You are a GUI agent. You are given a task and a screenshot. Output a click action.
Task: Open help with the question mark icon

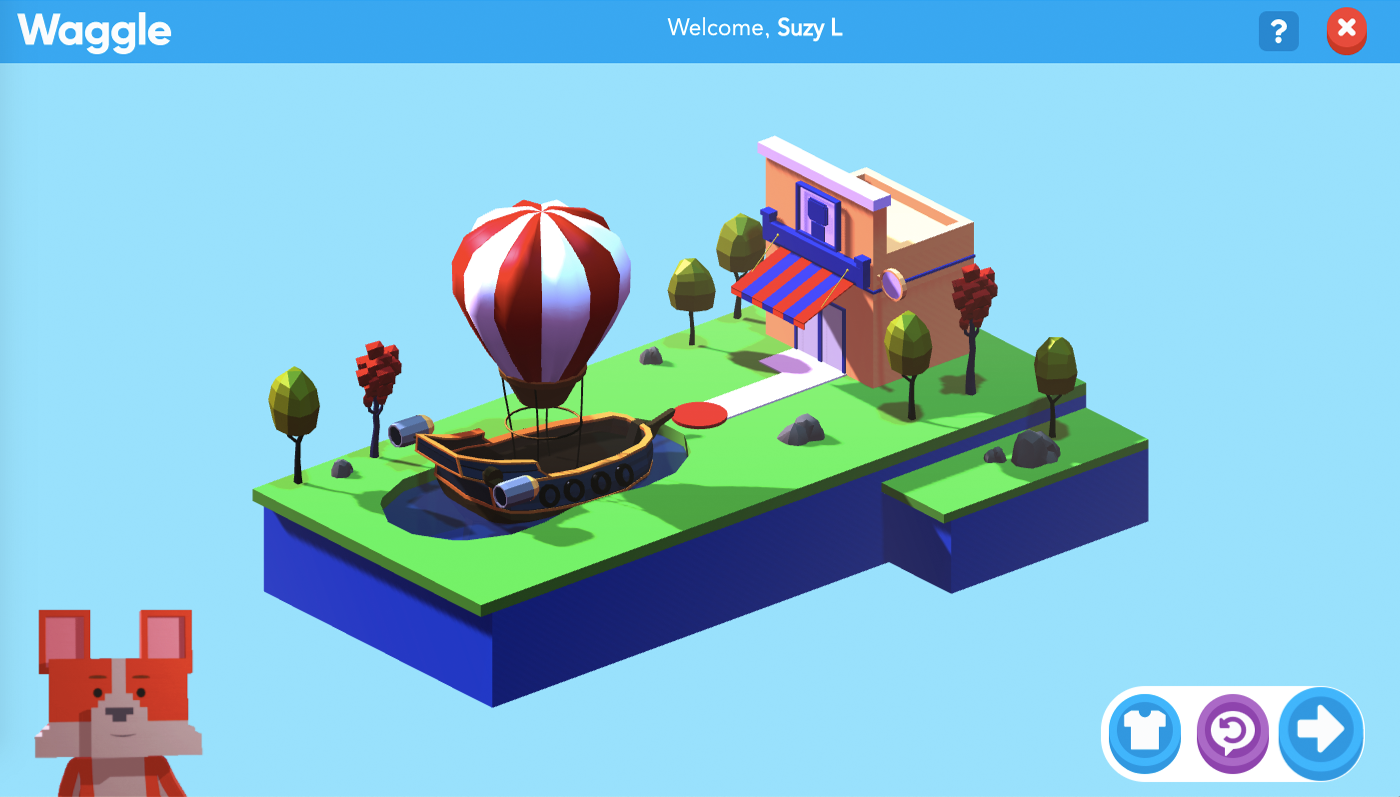coord(1278,31)
